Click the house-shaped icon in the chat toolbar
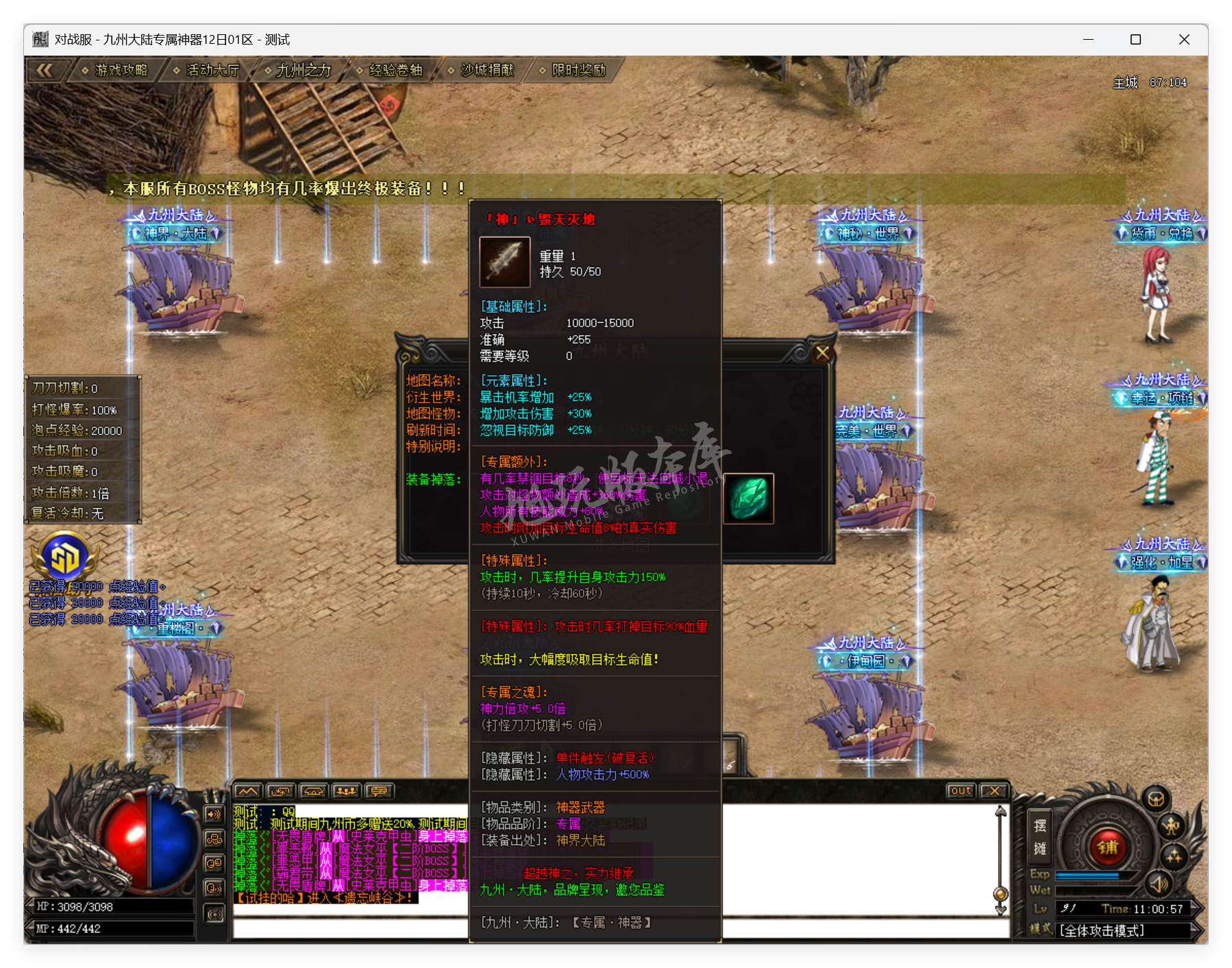The height and width of the screenshot is (968, 1232). [314, 792]
